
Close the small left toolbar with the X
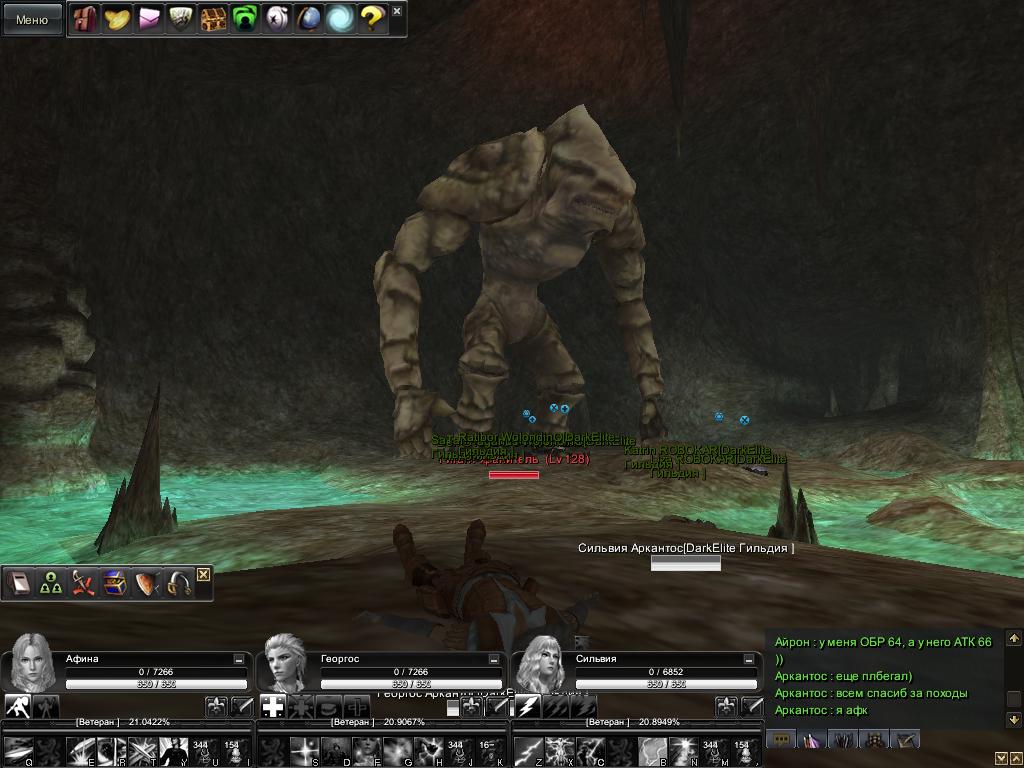tap(203, 574)
